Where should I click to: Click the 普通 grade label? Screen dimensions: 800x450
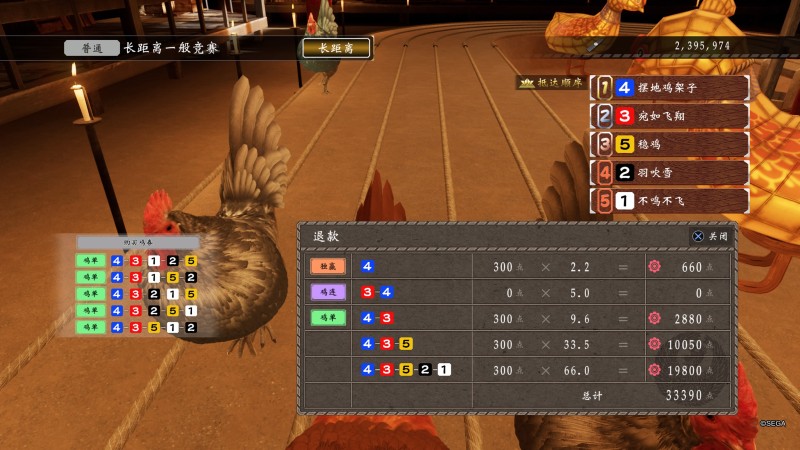tap(89, 48)
